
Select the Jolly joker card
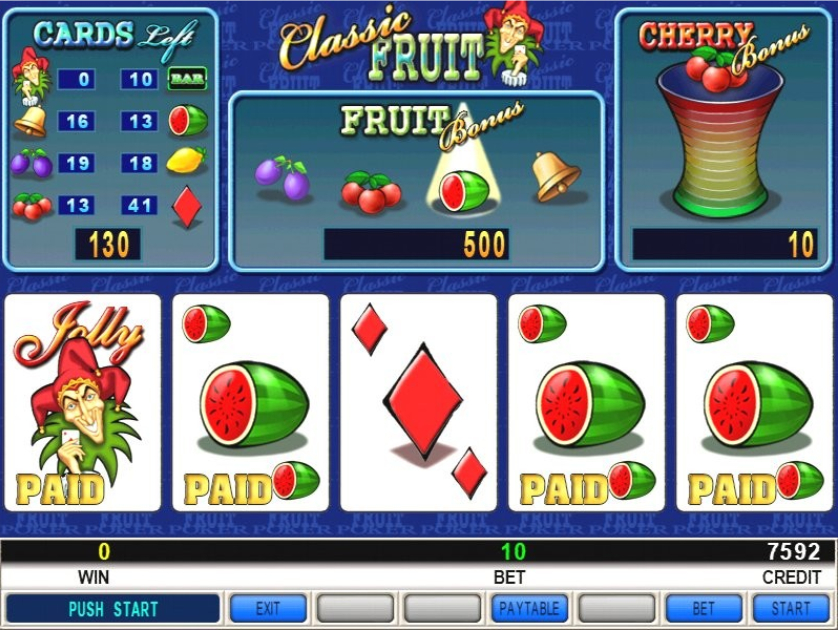pos(83,402)
